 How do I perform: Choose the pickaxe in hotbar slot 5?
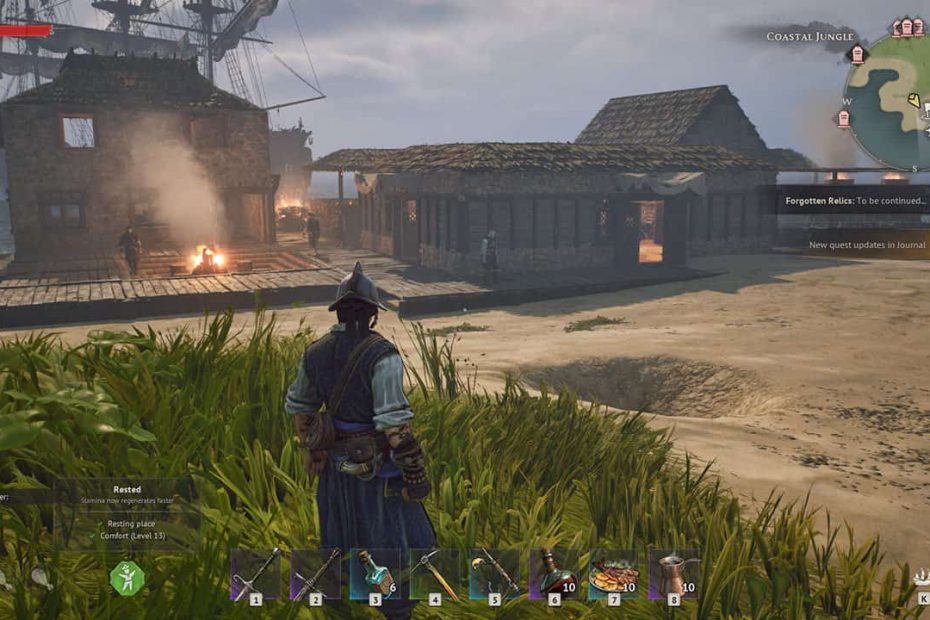pyautogui.click(x=495, y=575)
